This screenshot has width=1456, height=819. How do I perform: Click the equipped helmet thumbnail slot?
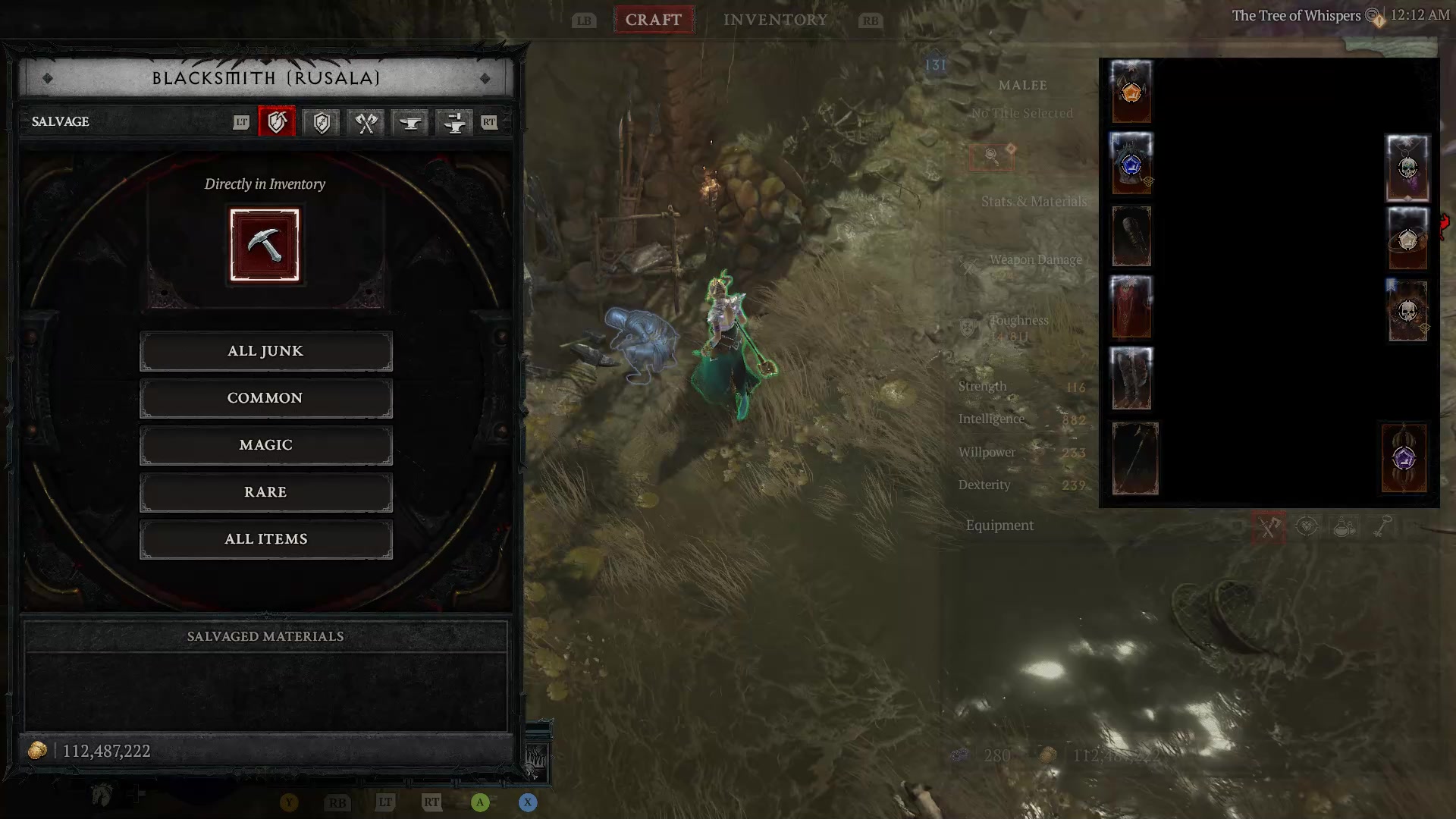tap(1130, 92)
